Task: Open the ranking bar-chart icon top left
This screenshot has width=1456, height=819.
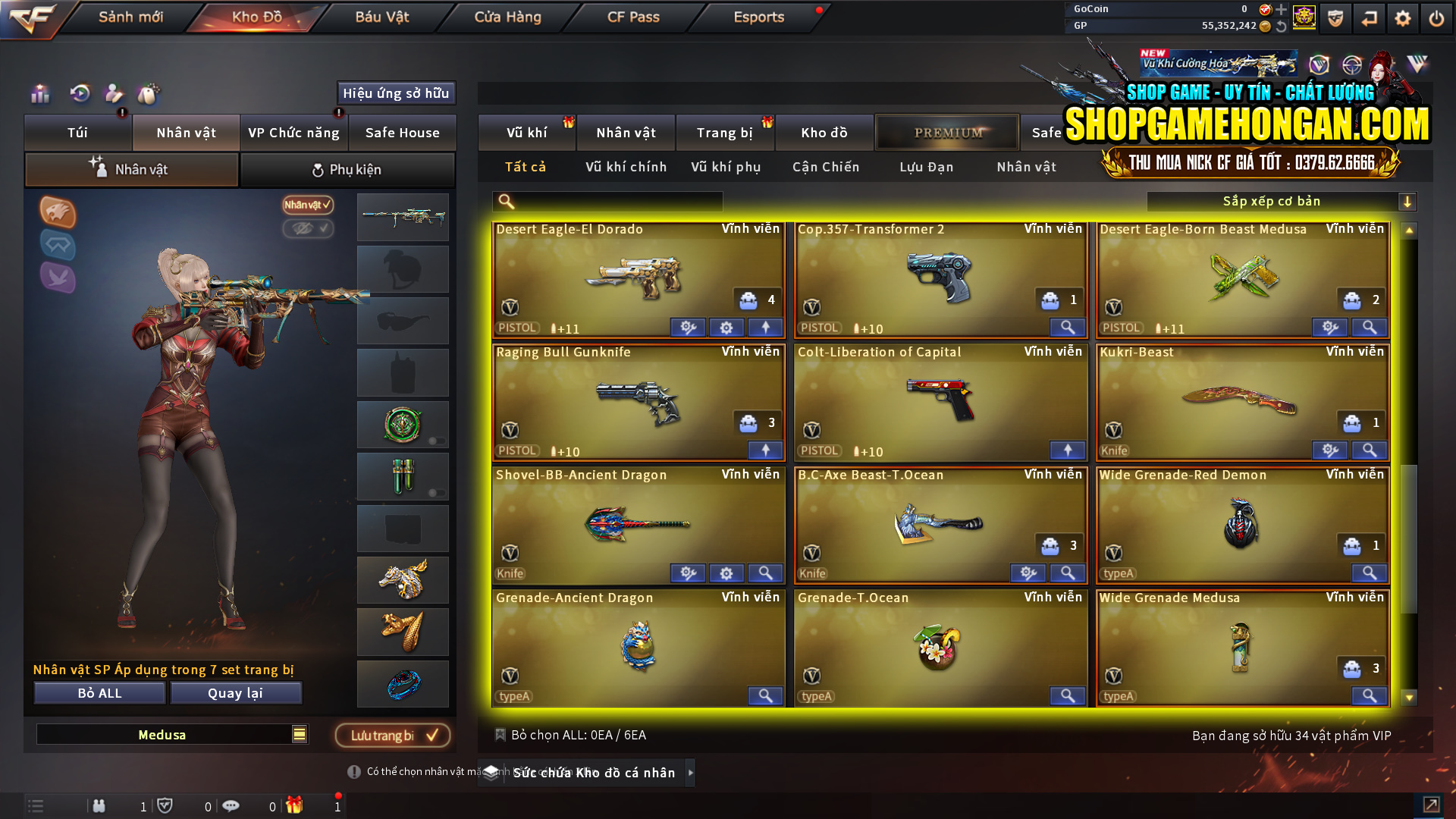Action: point(39,94)
